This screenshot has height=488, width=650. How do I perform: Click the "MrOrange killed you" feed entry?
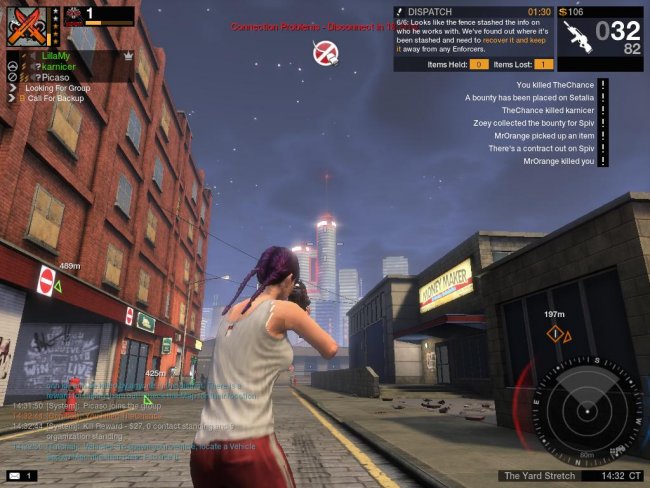(558, 161)
